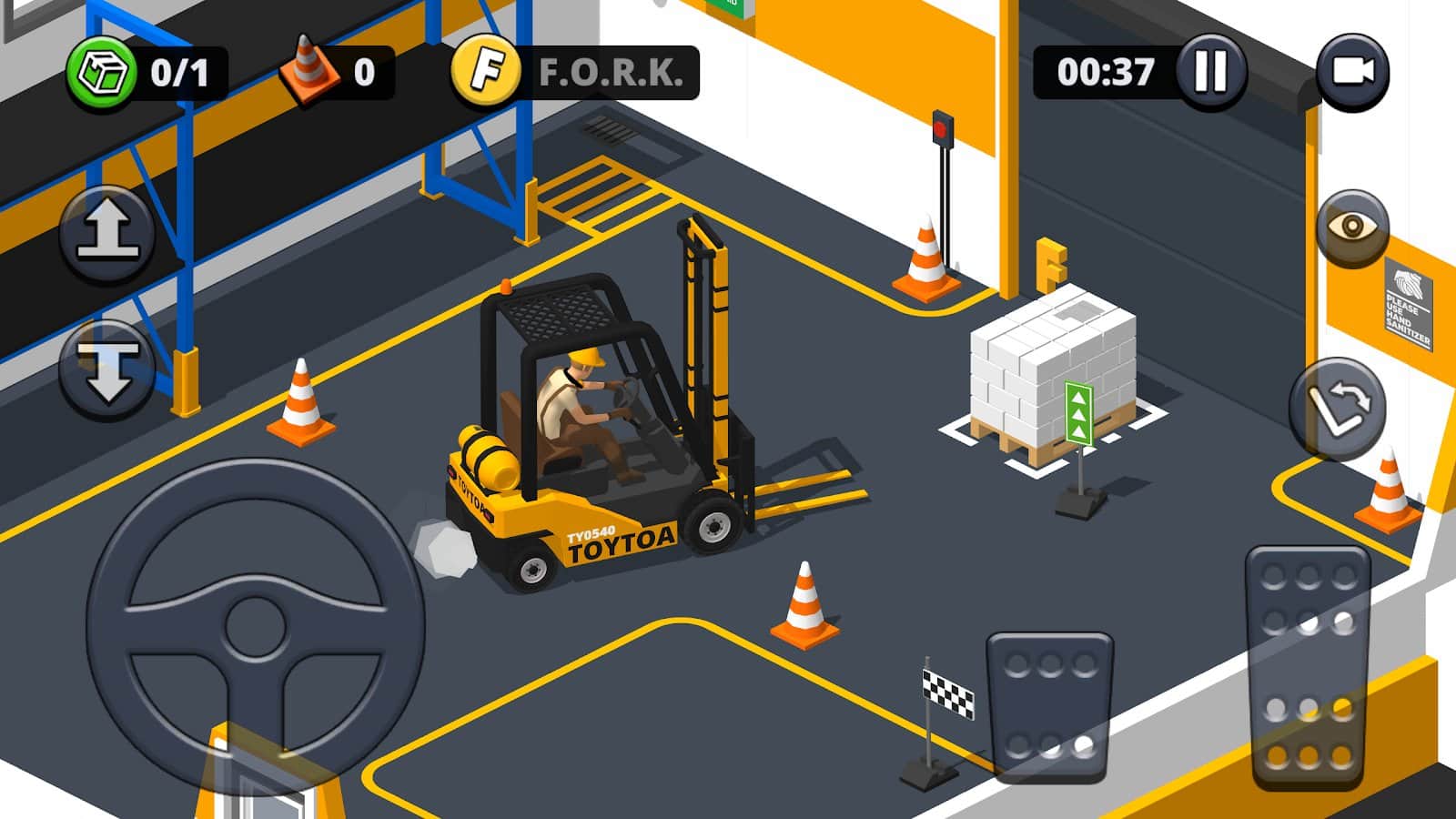The image size is (1456, 819).
Task: Turn the steering wheel control
Action: [x=255, y=628]
